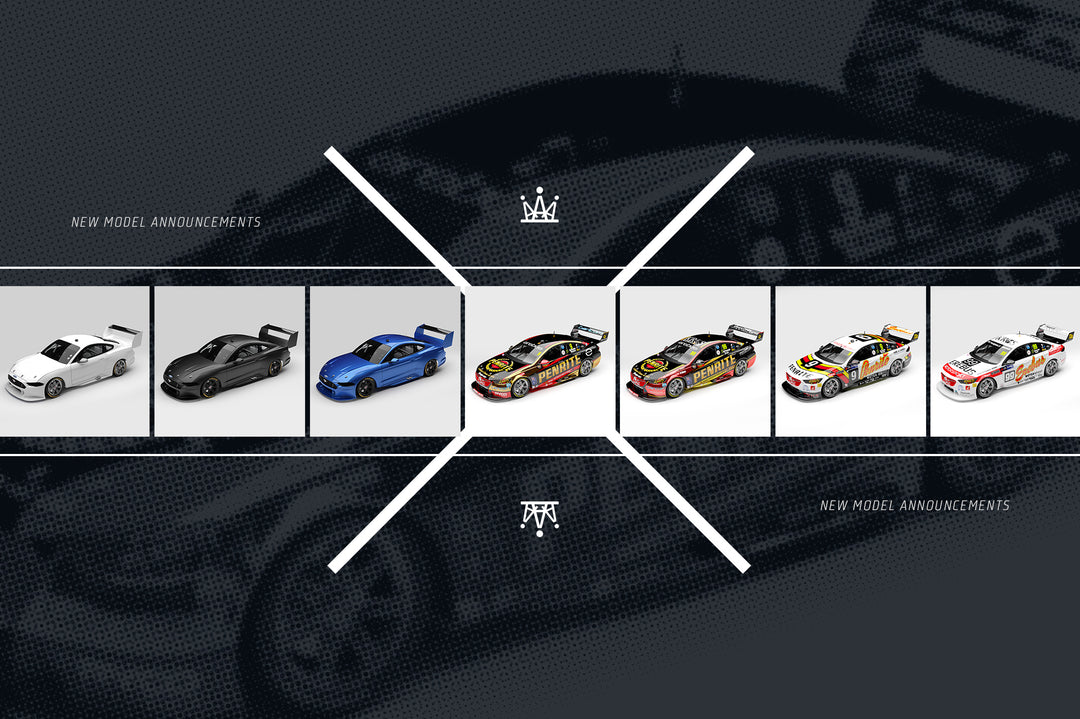Choose the matte black Mustang model
This screenshot has width=1080, height=719.
[229, 361]
